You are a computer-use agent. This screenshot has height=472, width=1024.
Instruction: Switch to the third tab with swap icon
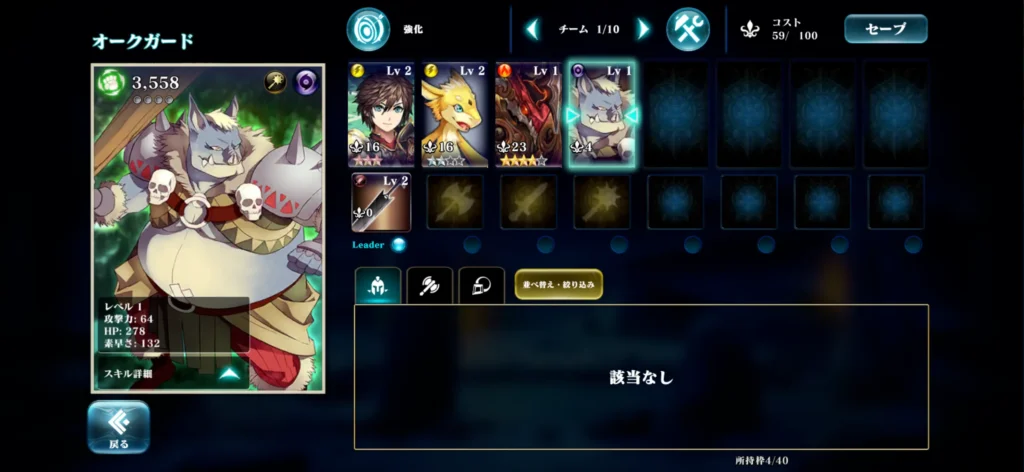pos(481,285)
